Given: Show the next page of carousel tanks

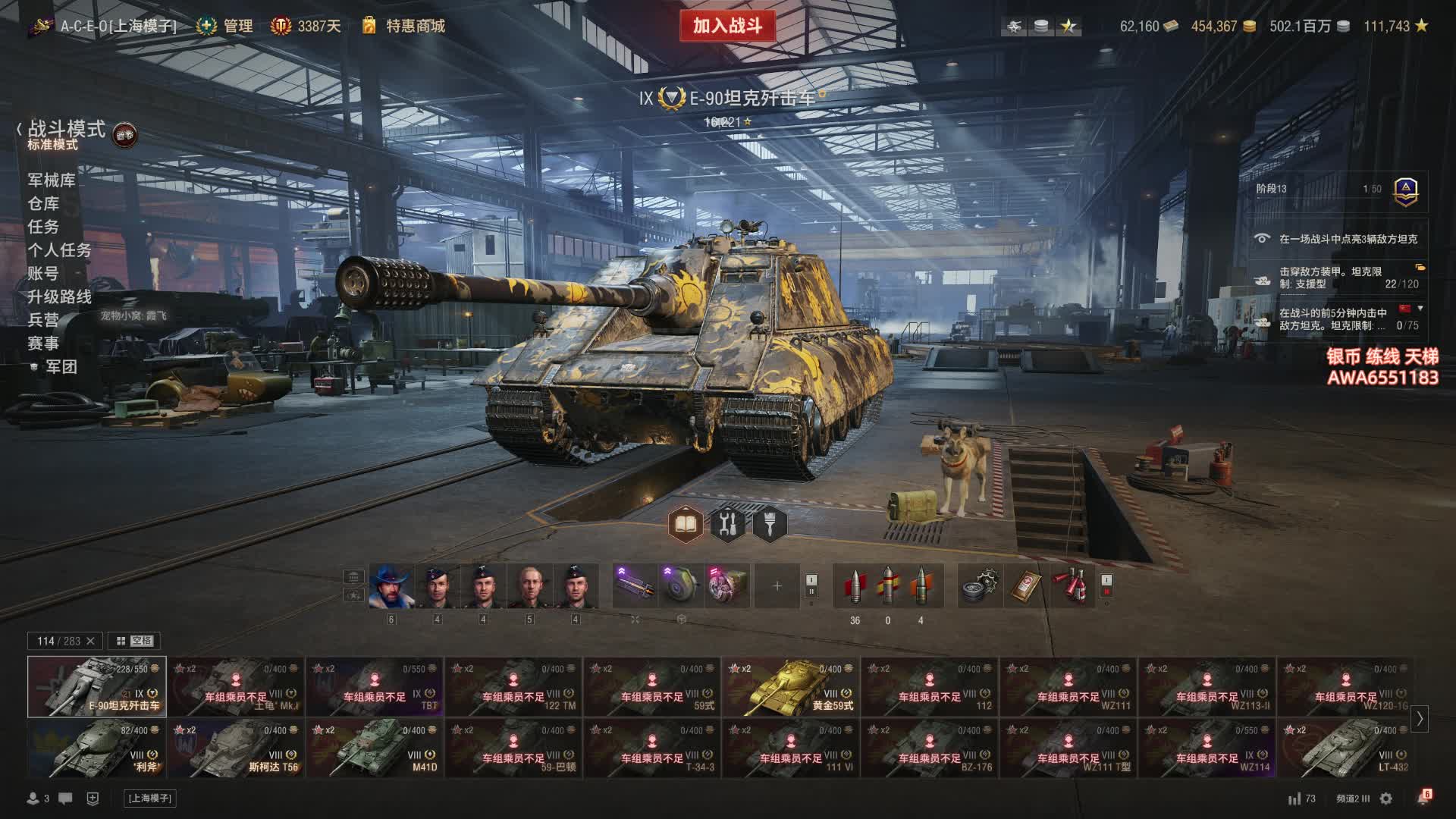Looking at the screenshot, I should (1420, 718).
